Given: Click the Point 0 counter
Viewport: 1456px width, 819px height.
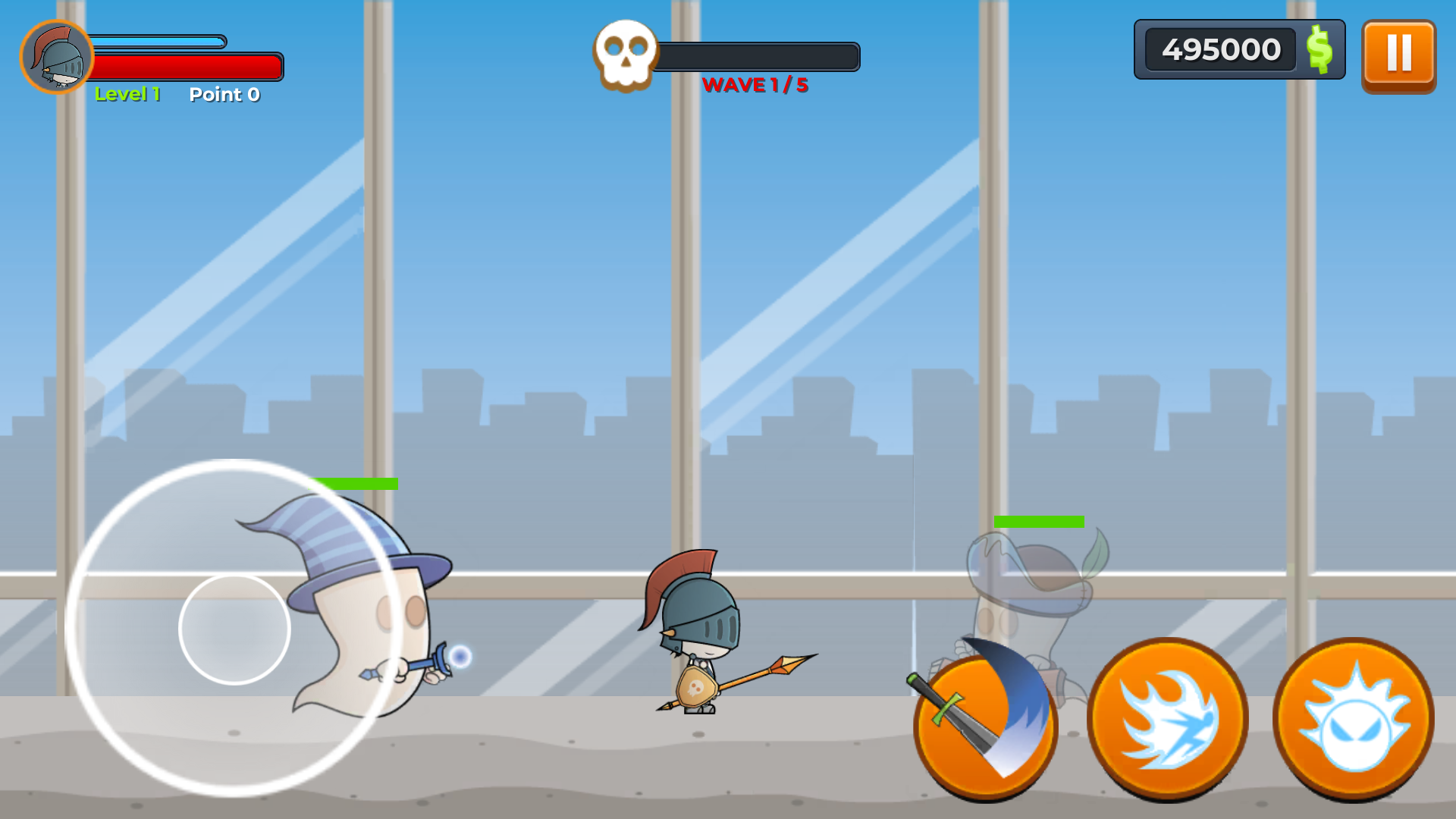Looking at the screenshot, I should click(224, 94).
